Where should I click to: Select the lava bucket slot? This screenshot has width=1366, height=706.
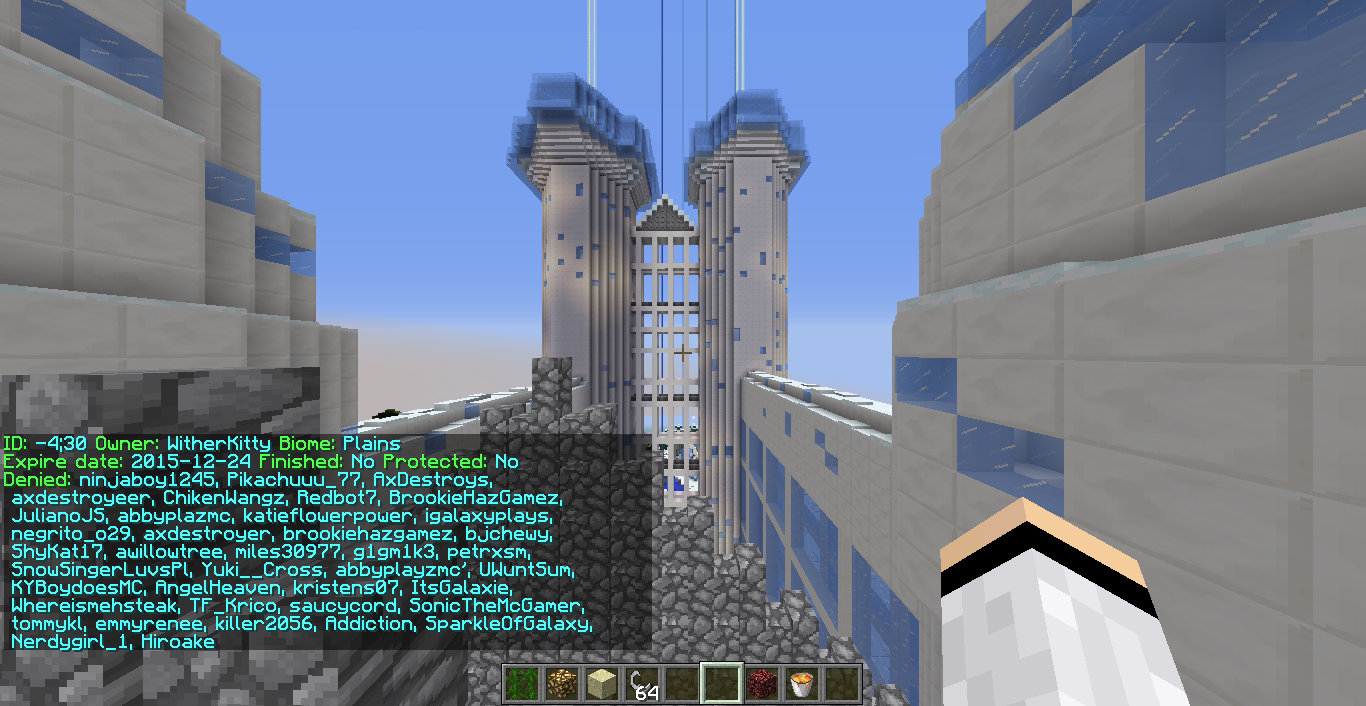802,684
